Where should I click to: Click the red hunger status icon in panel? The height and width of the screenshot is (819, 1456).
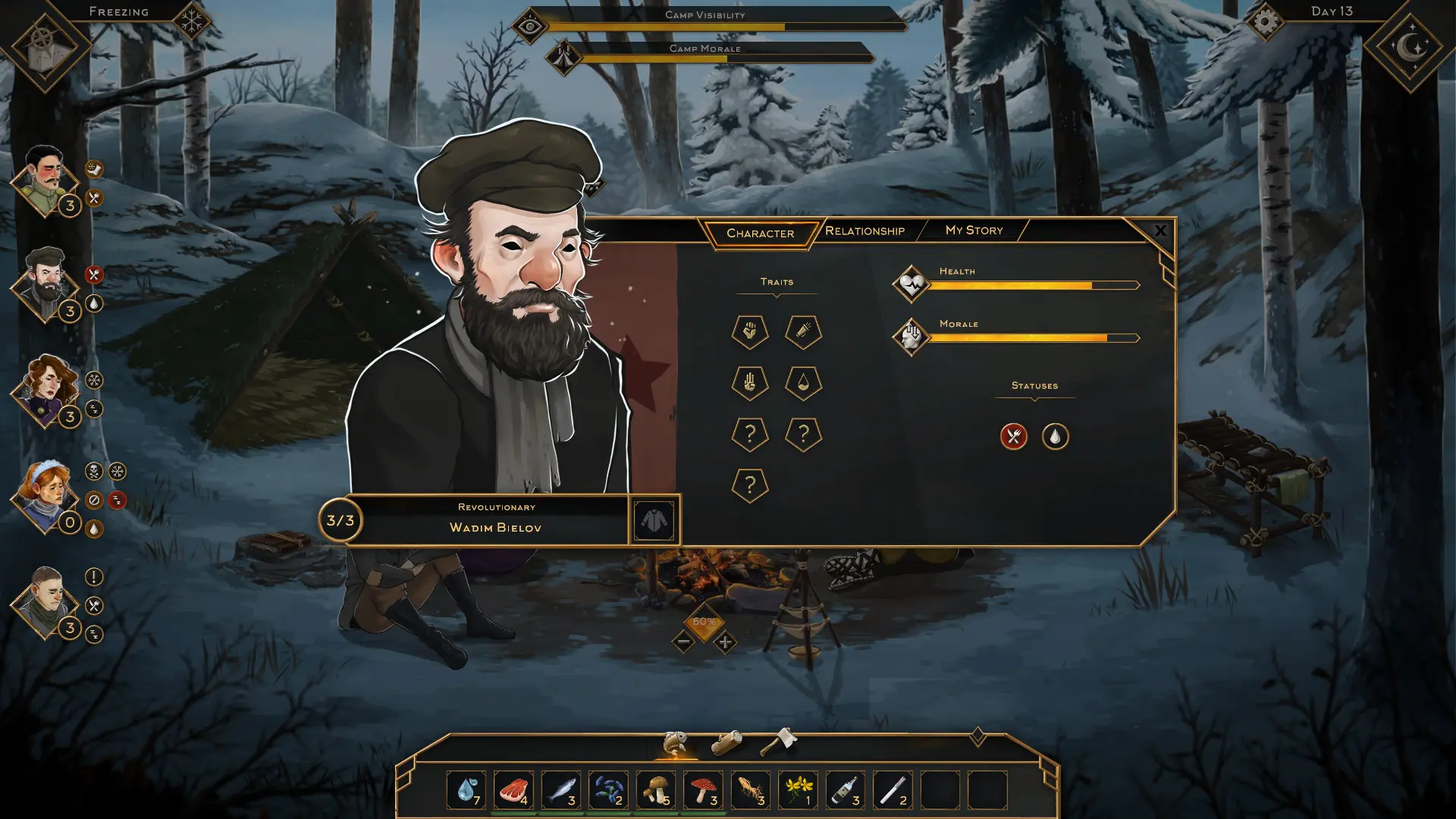point(1013,436)
